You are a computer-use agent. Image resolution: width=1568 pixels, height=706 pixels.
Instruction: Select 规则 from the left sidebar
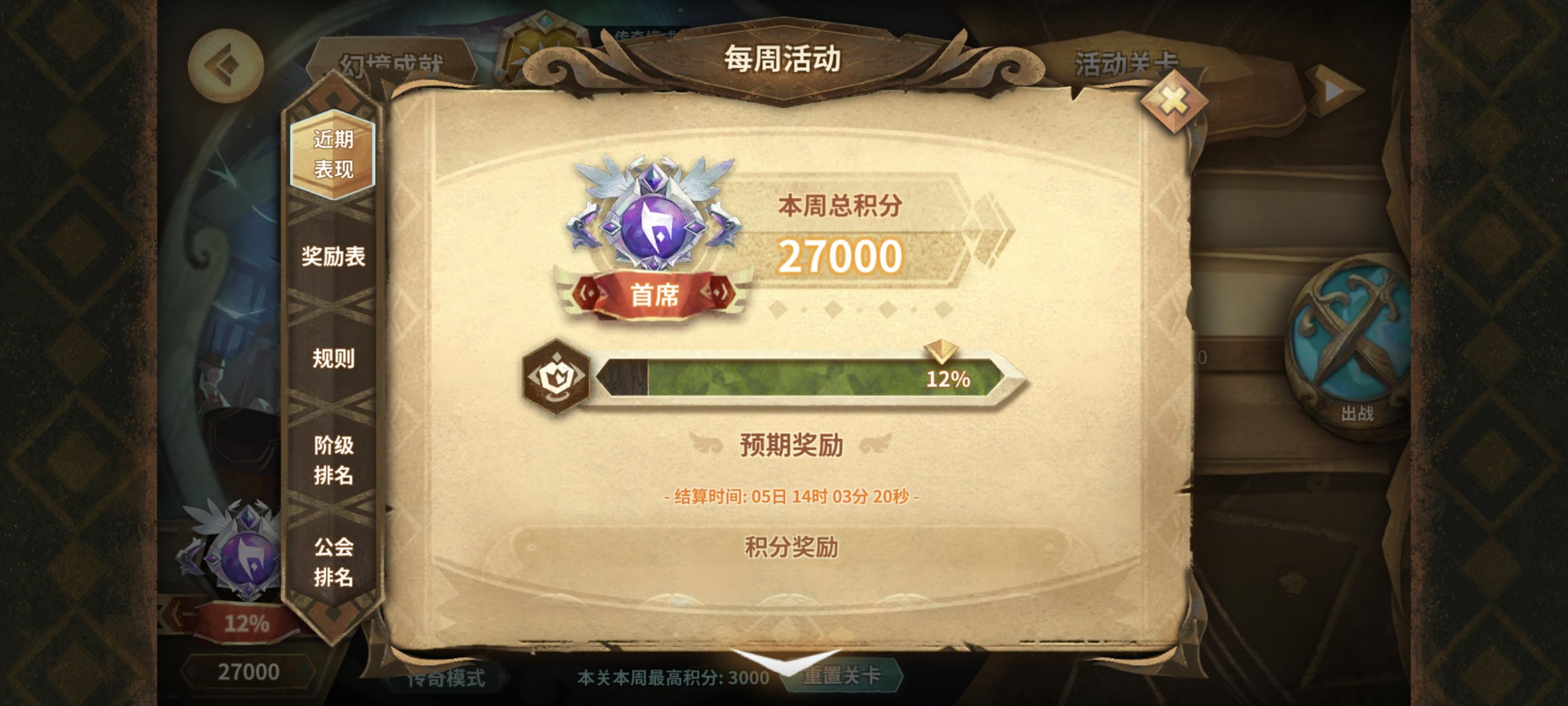[x=335, y=357]
